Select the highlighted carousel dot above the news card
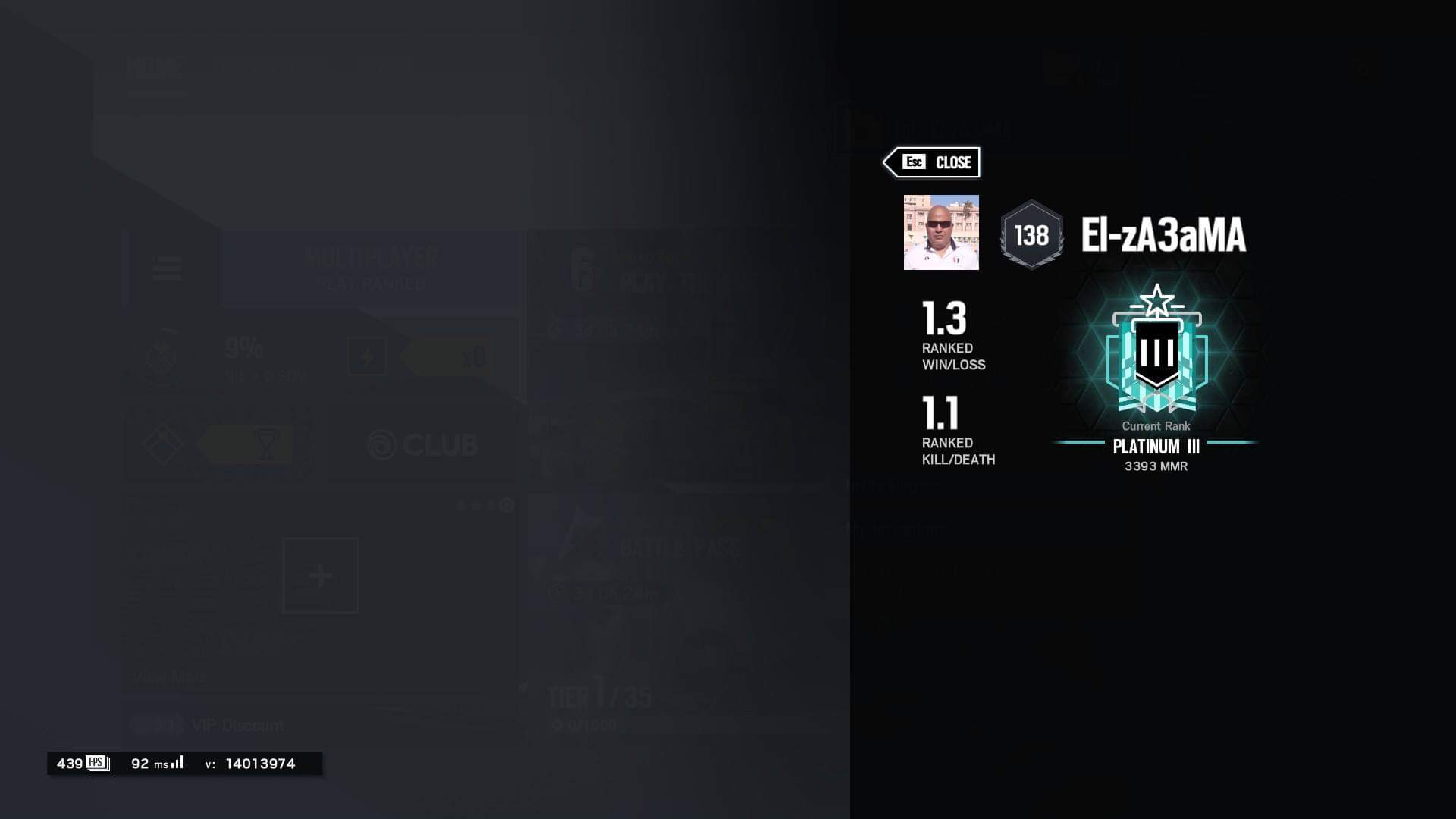Screen dimensions: 1456x819 (x=507, y=504)
